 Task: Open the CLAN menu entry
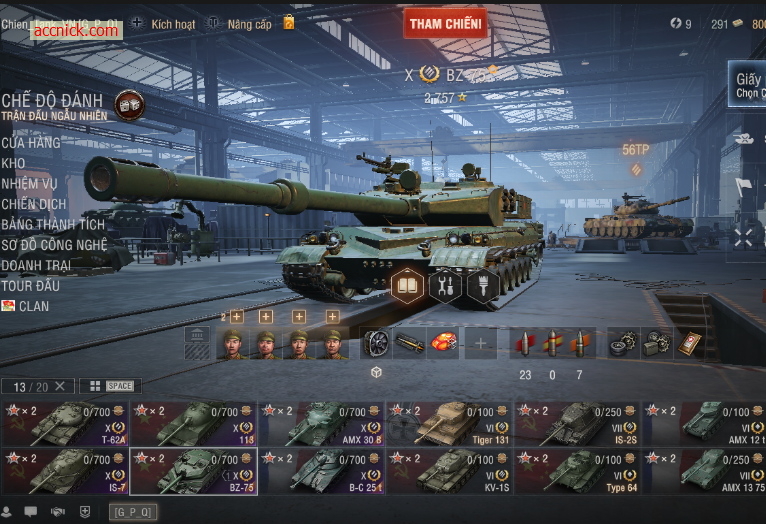point(33,306)
